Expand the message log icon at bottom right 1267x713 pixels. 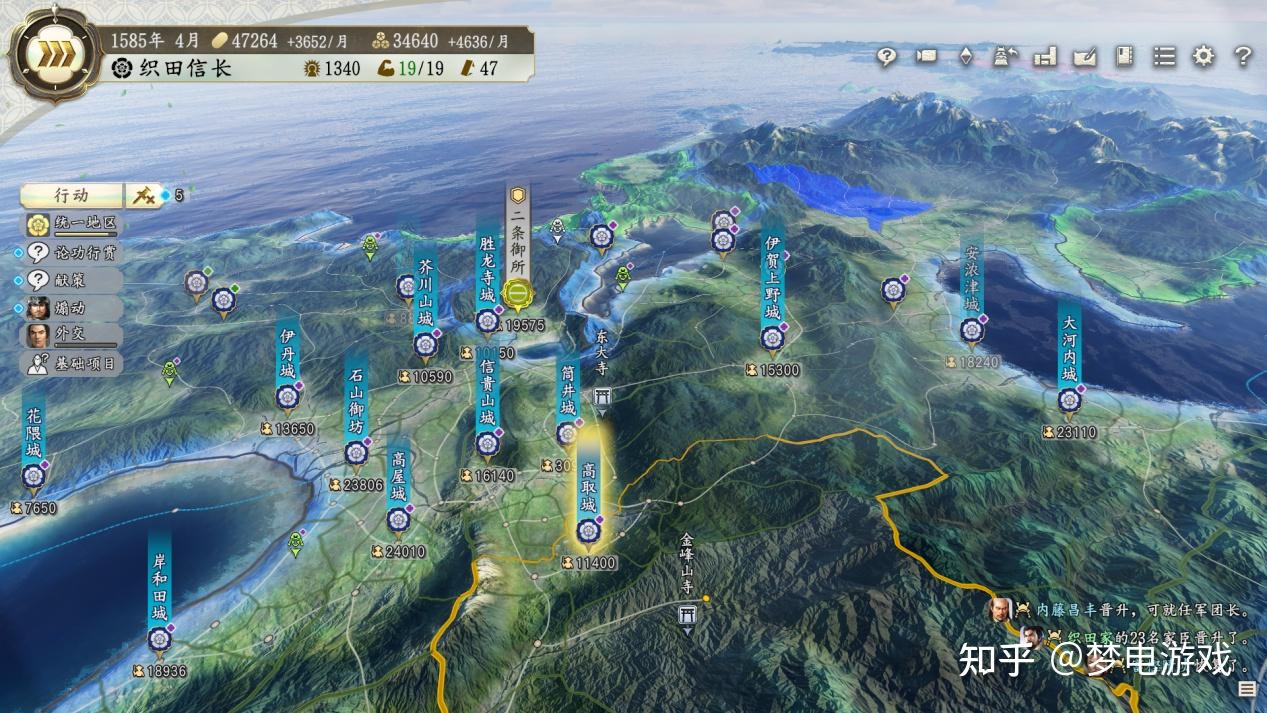coord(1246,688)
